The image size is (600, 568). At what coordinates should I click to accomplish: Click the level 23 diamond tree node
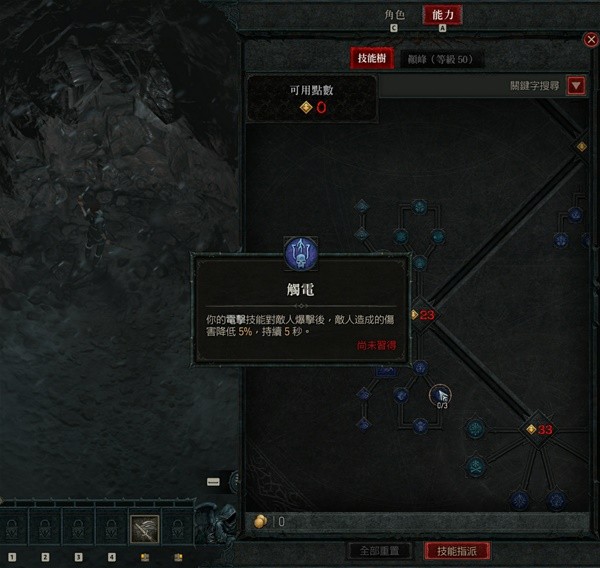(x=418, y=314)
